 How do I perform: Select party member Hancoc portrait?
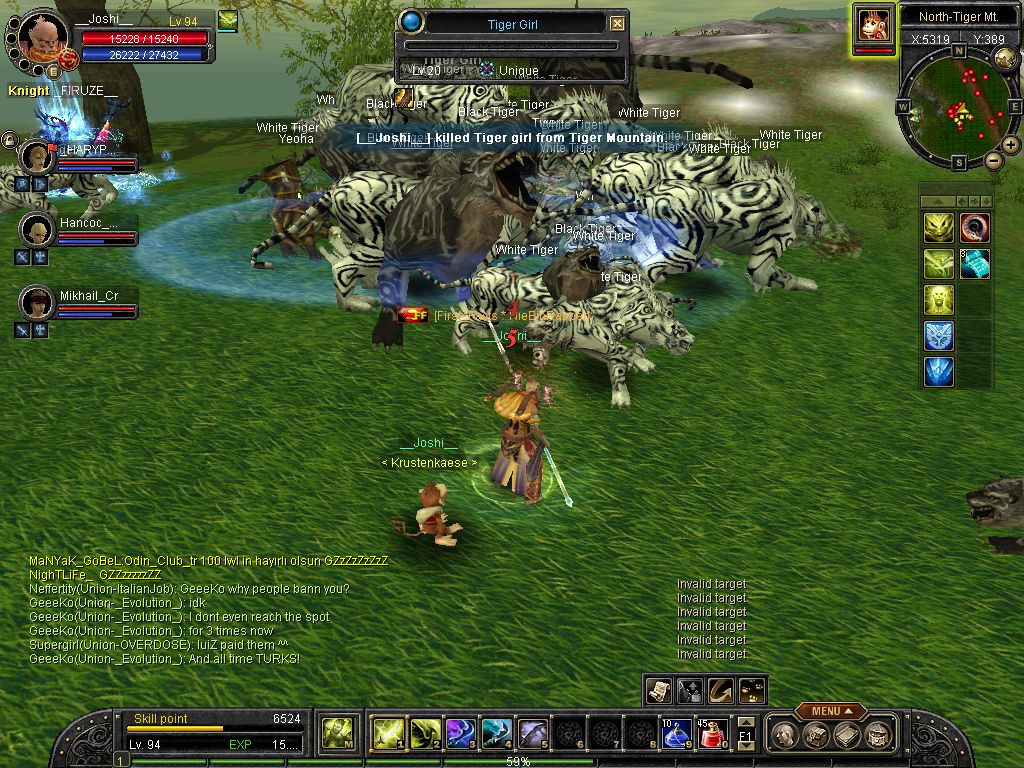point(37,230)
